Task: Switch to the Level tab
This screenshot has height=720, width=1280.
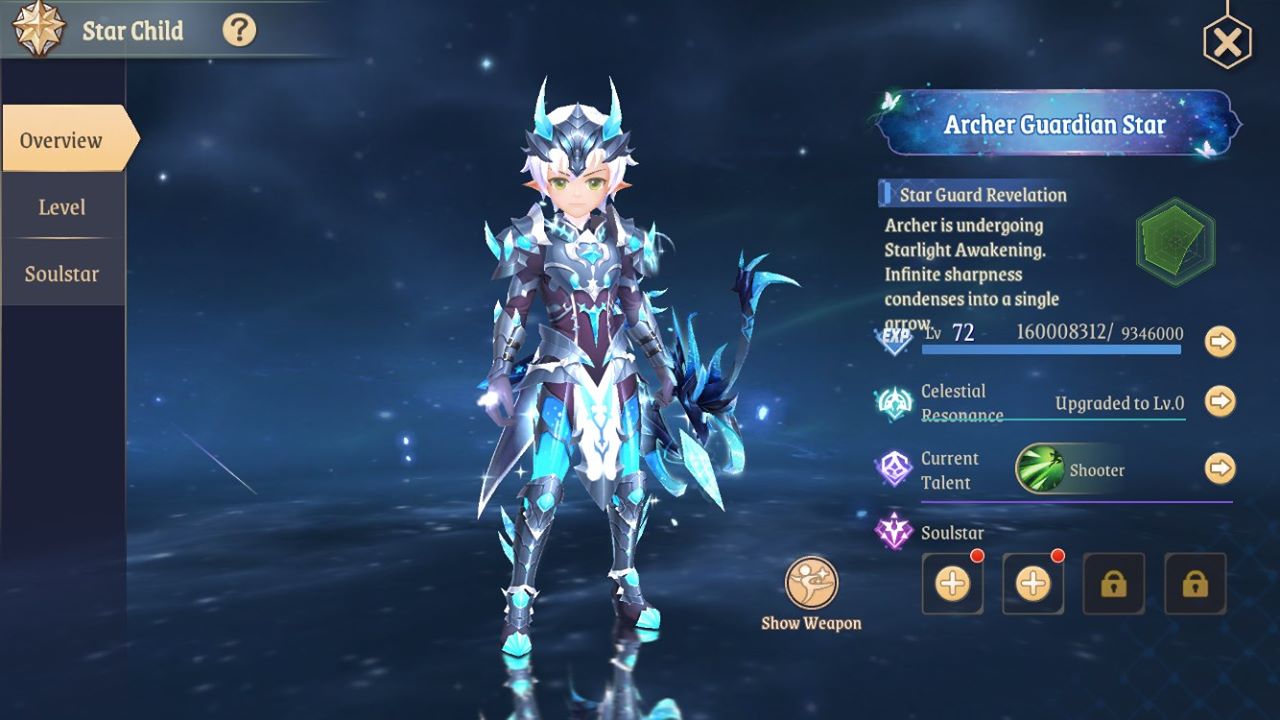Action: tap(62, 207)
